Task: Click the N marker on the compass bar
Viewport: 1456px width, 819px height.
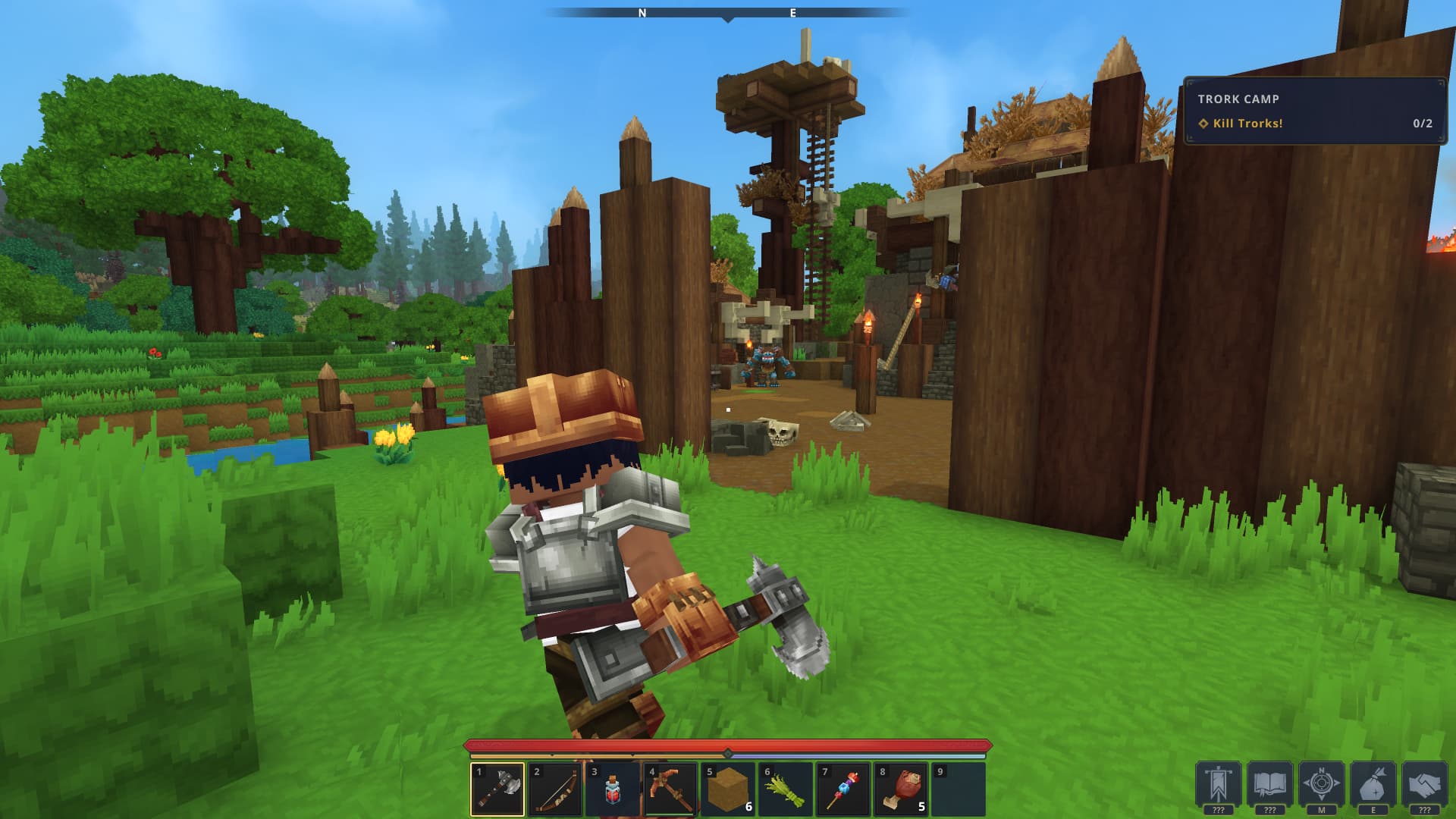Action: click(x=643, y=13)
